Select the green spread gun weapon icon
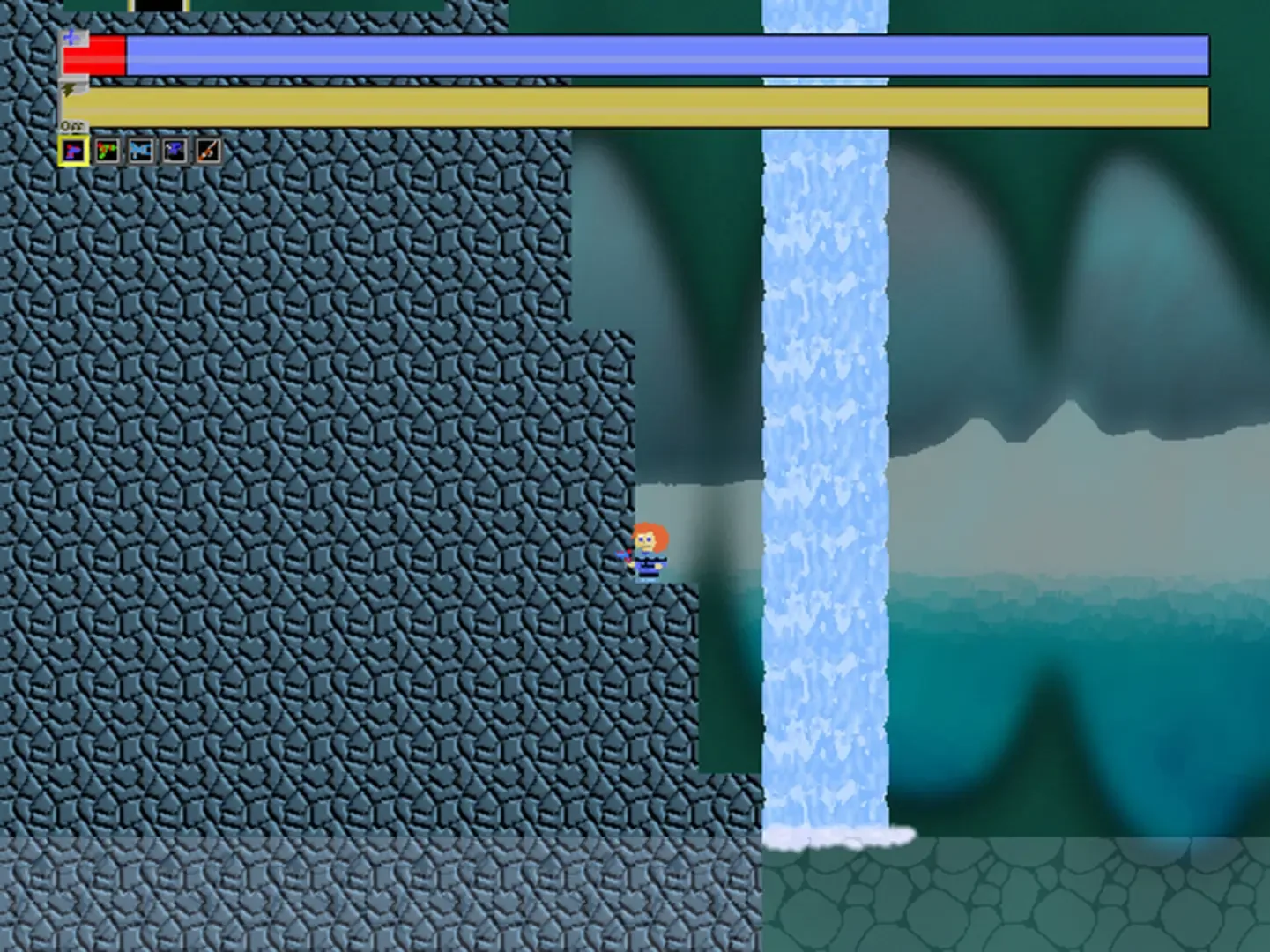The height and width of the screenshot is (952, 1270). pos(107,150)
